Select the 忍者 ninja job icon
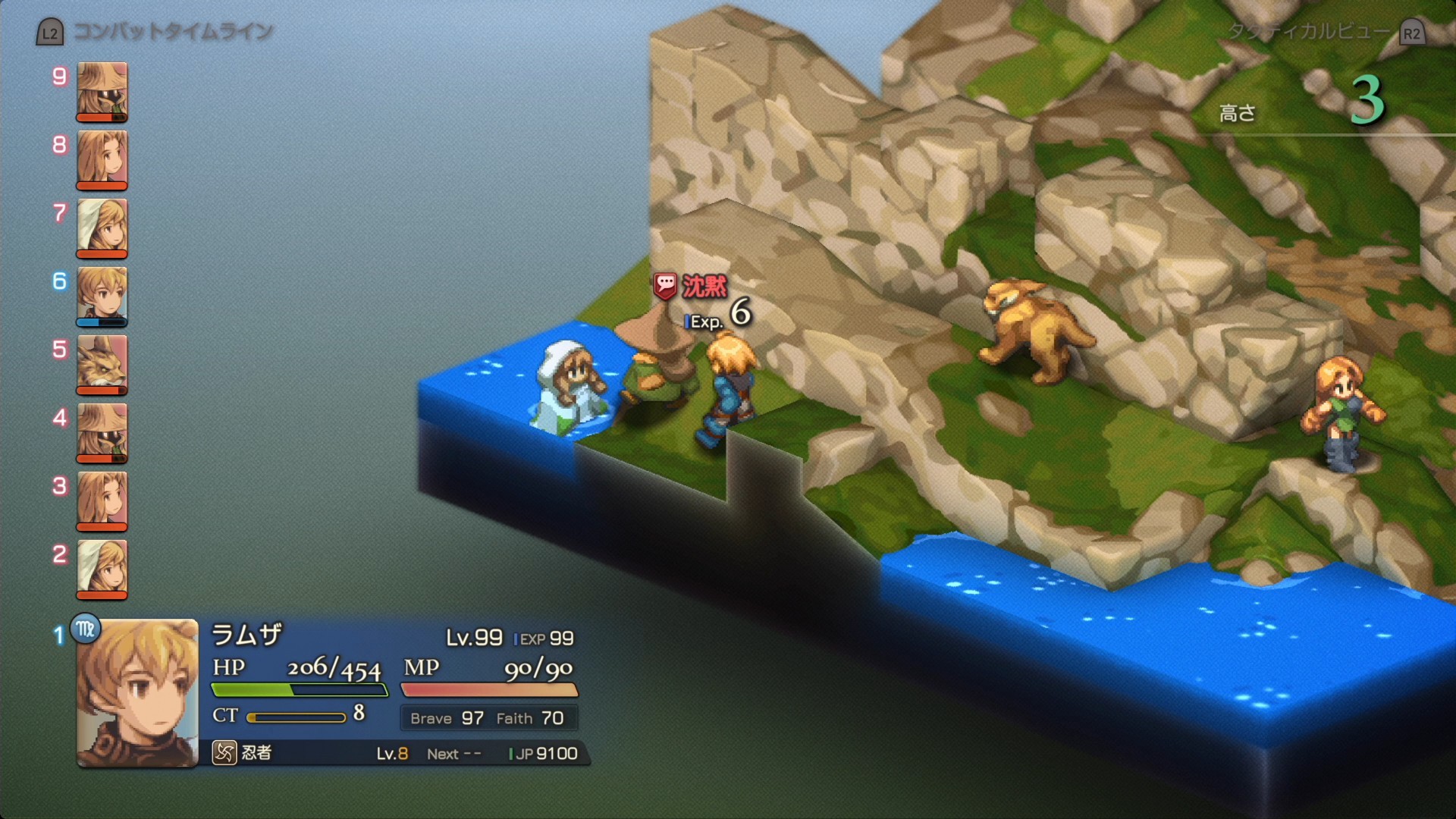The image size is (1456, 819). (224, 752)
